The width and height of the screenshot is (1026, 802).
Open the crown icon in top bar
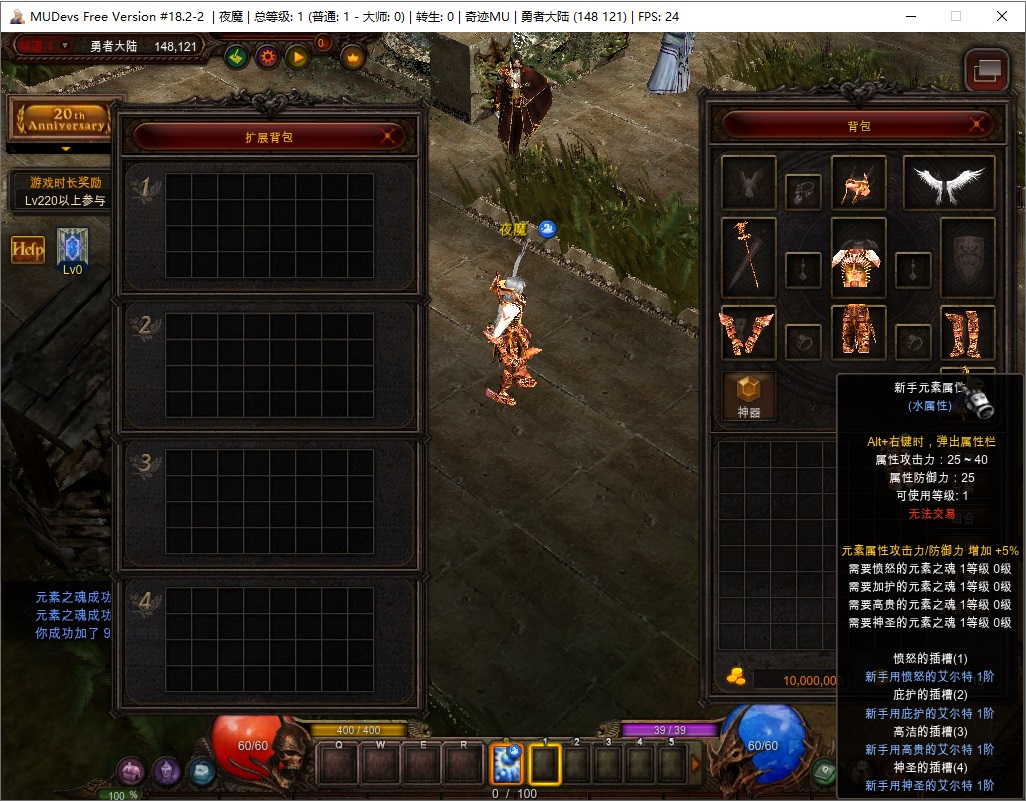click(x=353, y=57)
